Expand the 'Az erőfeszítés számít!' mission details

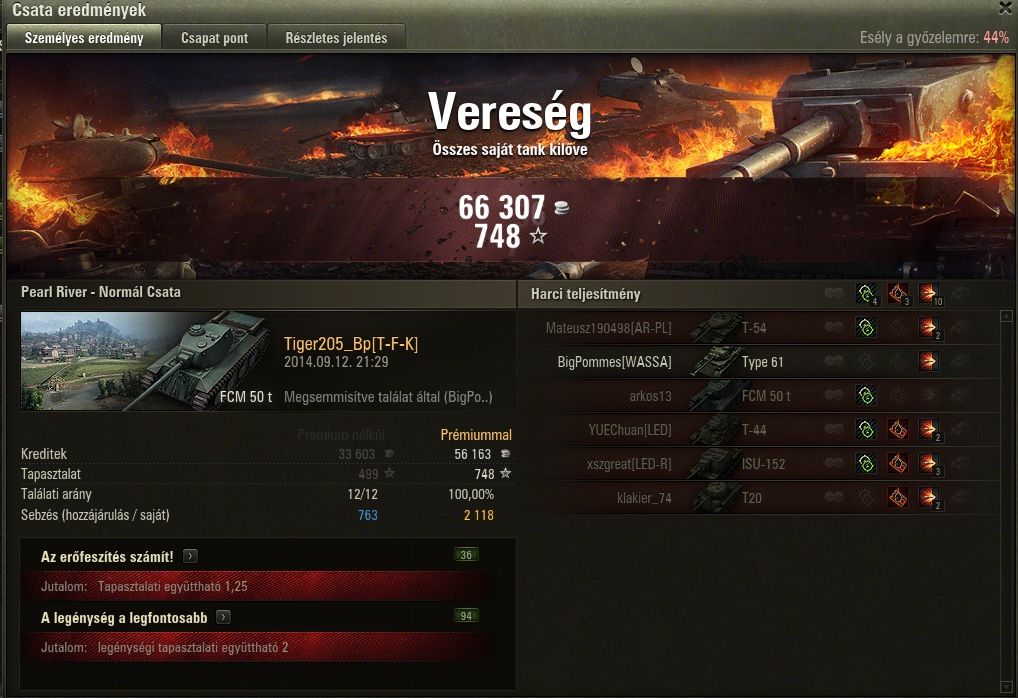coord(191,557)
